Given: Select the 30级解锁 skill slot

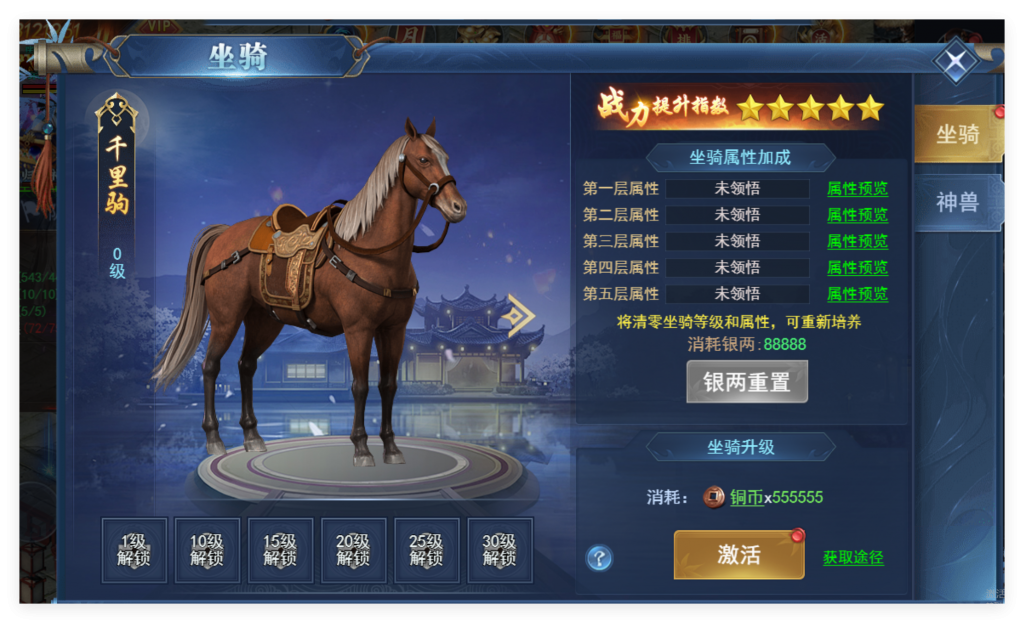Looking at the screenshot, I should pos(499,550).
